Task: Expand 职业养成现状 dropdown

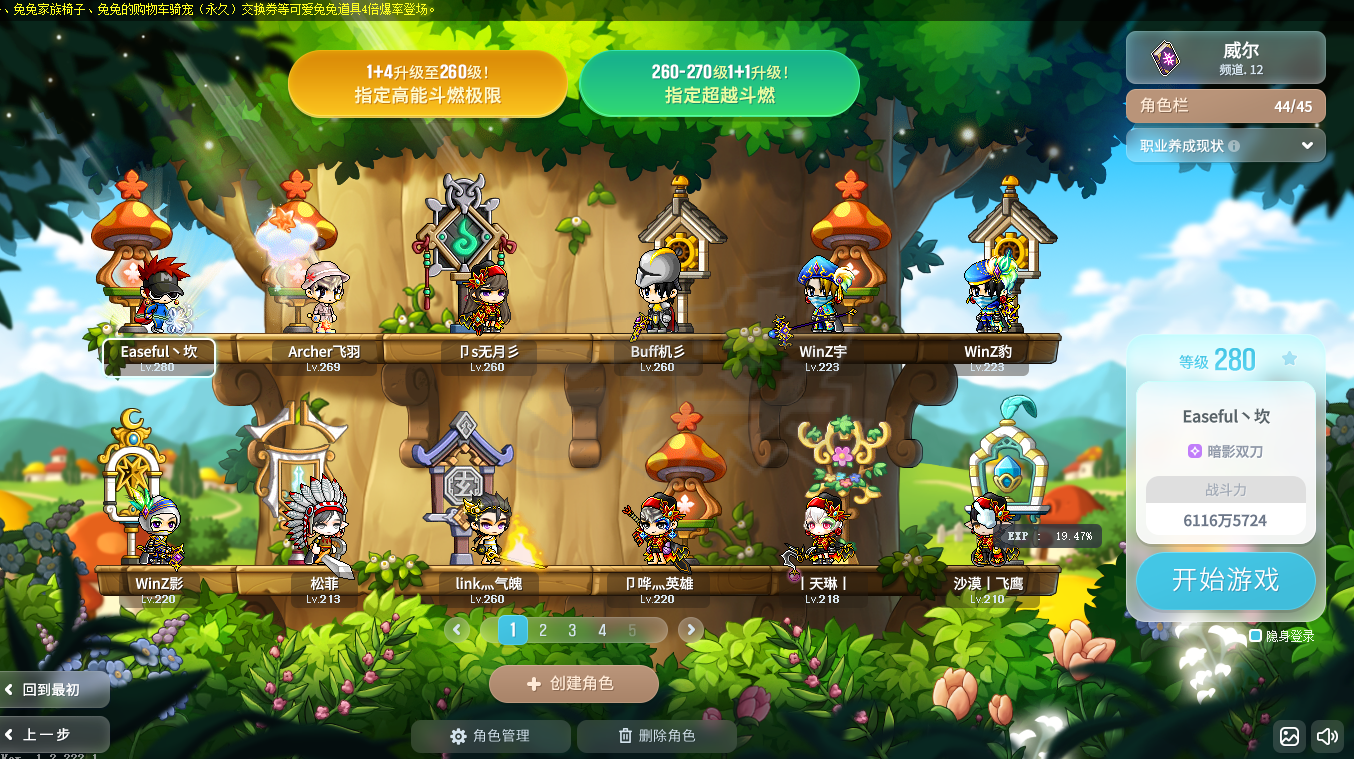Action: click(1226, 145)
